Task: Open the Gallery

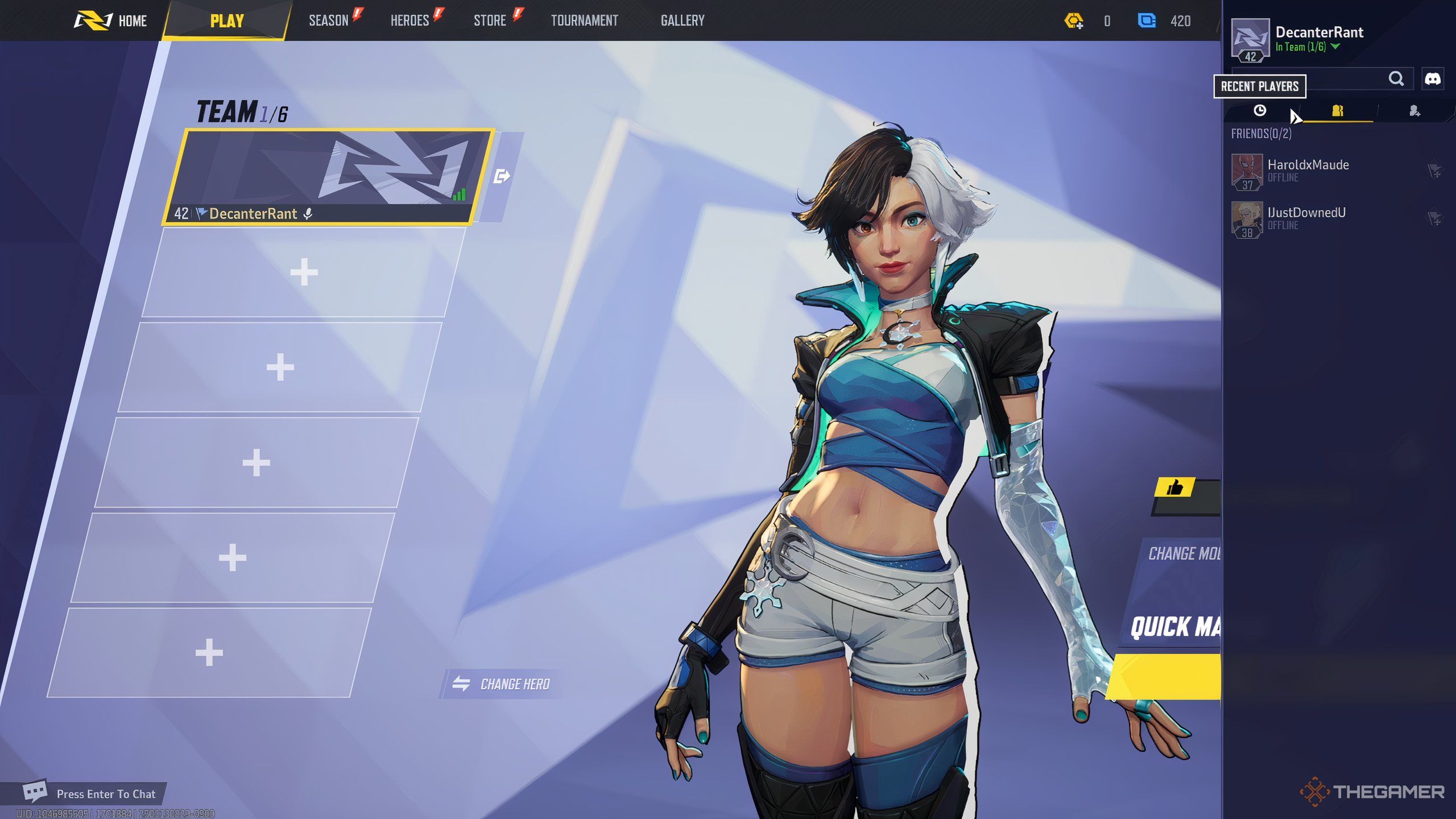Action: coord(682,21)
